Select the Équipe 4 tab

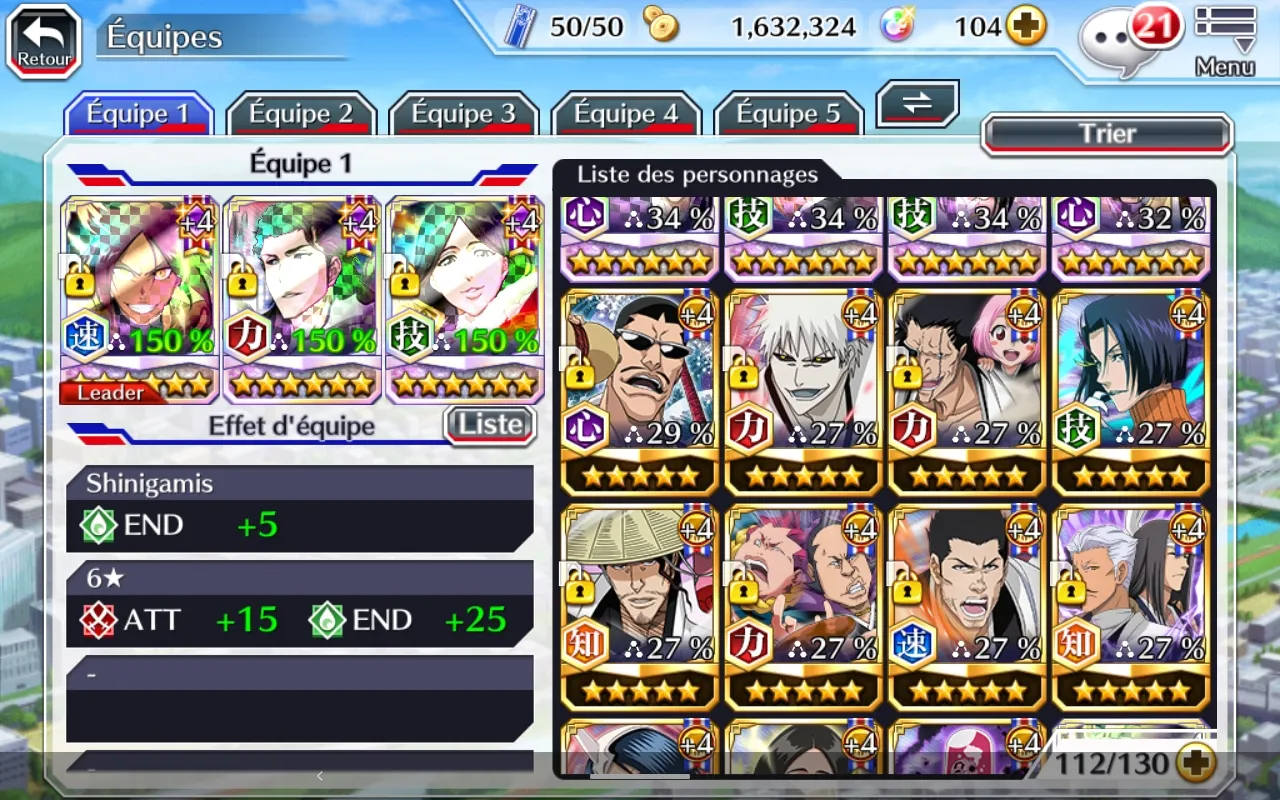pos(627,114)
